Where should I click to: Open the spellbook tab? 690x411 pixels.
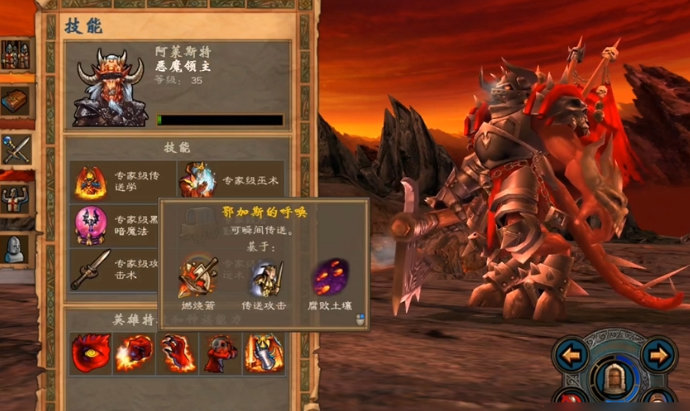coord(16,101)
